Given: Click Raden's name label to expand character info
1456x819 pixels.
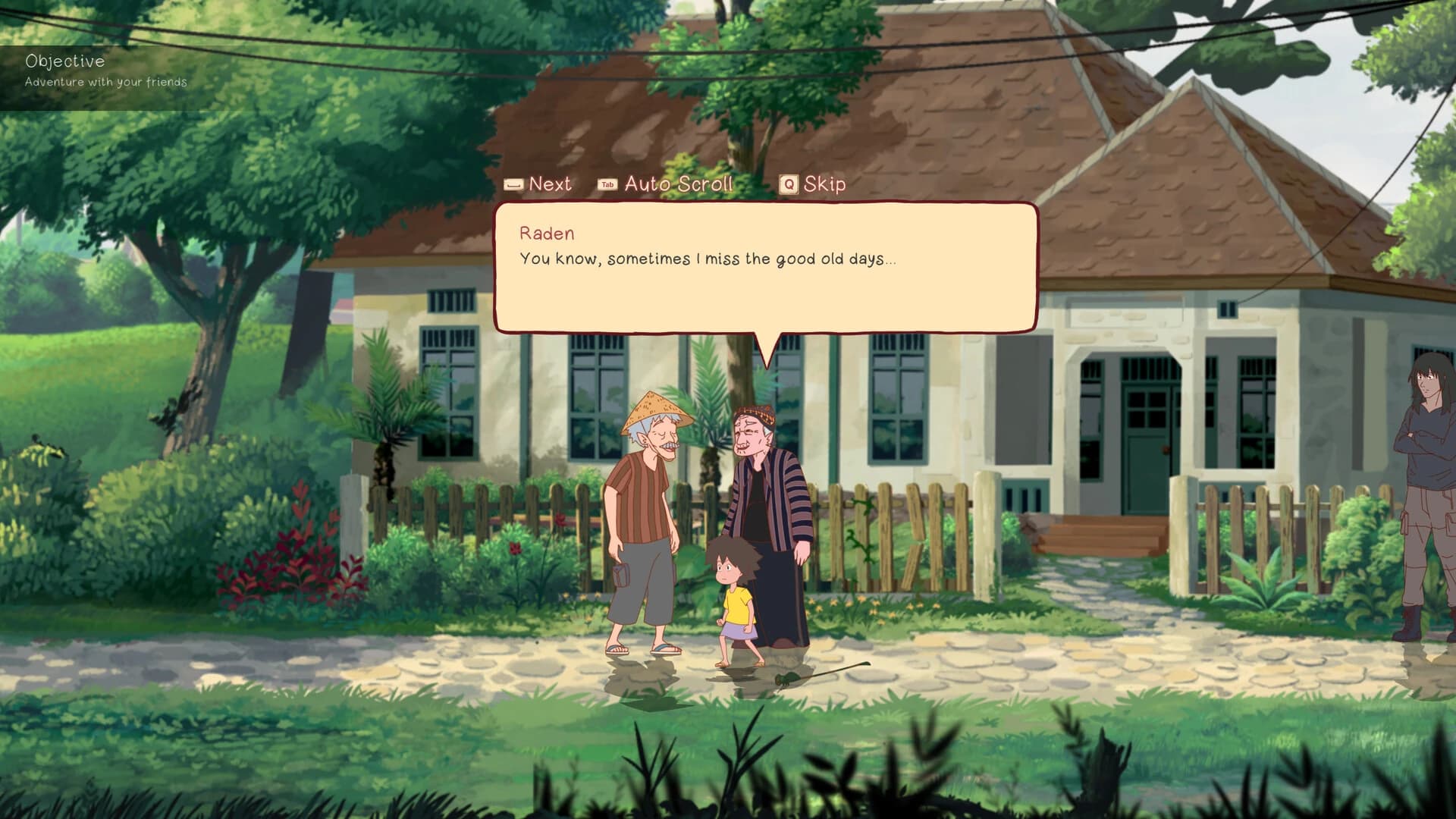Looking at the screenshot, I should pyautogui.click(x=546, y=233).
